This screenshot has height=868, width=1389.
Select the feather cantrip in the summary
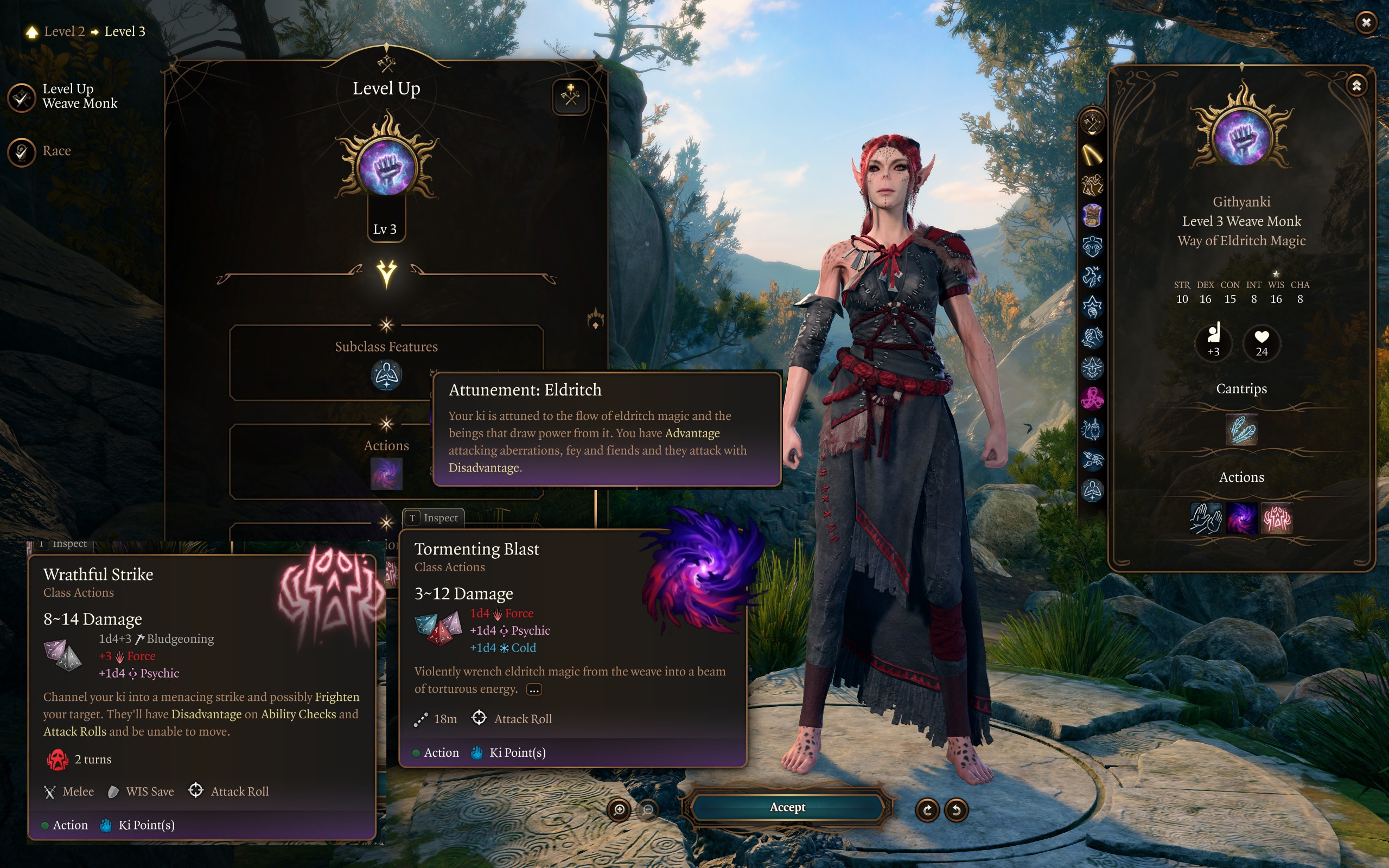point(1241,429)
